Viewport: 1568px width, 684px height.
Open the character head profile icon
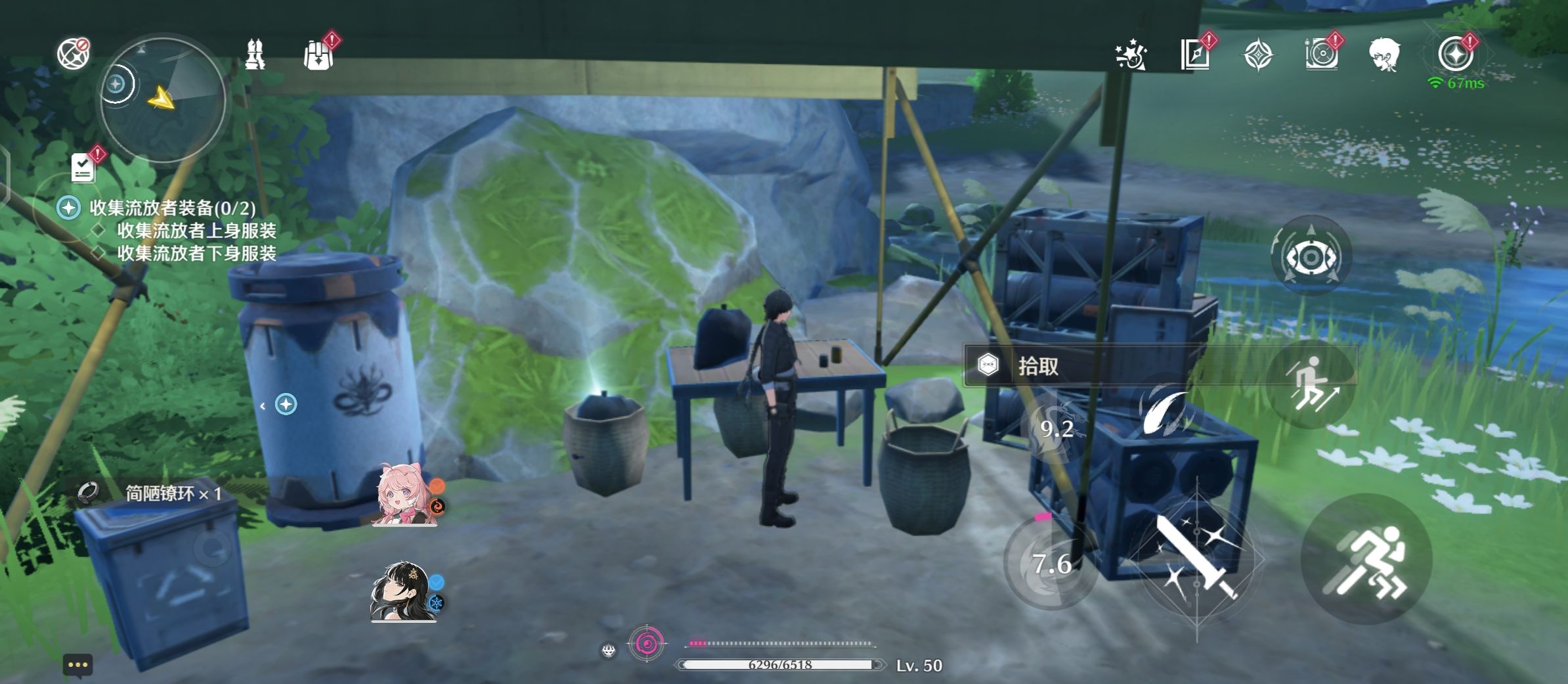pos(1384,54)
